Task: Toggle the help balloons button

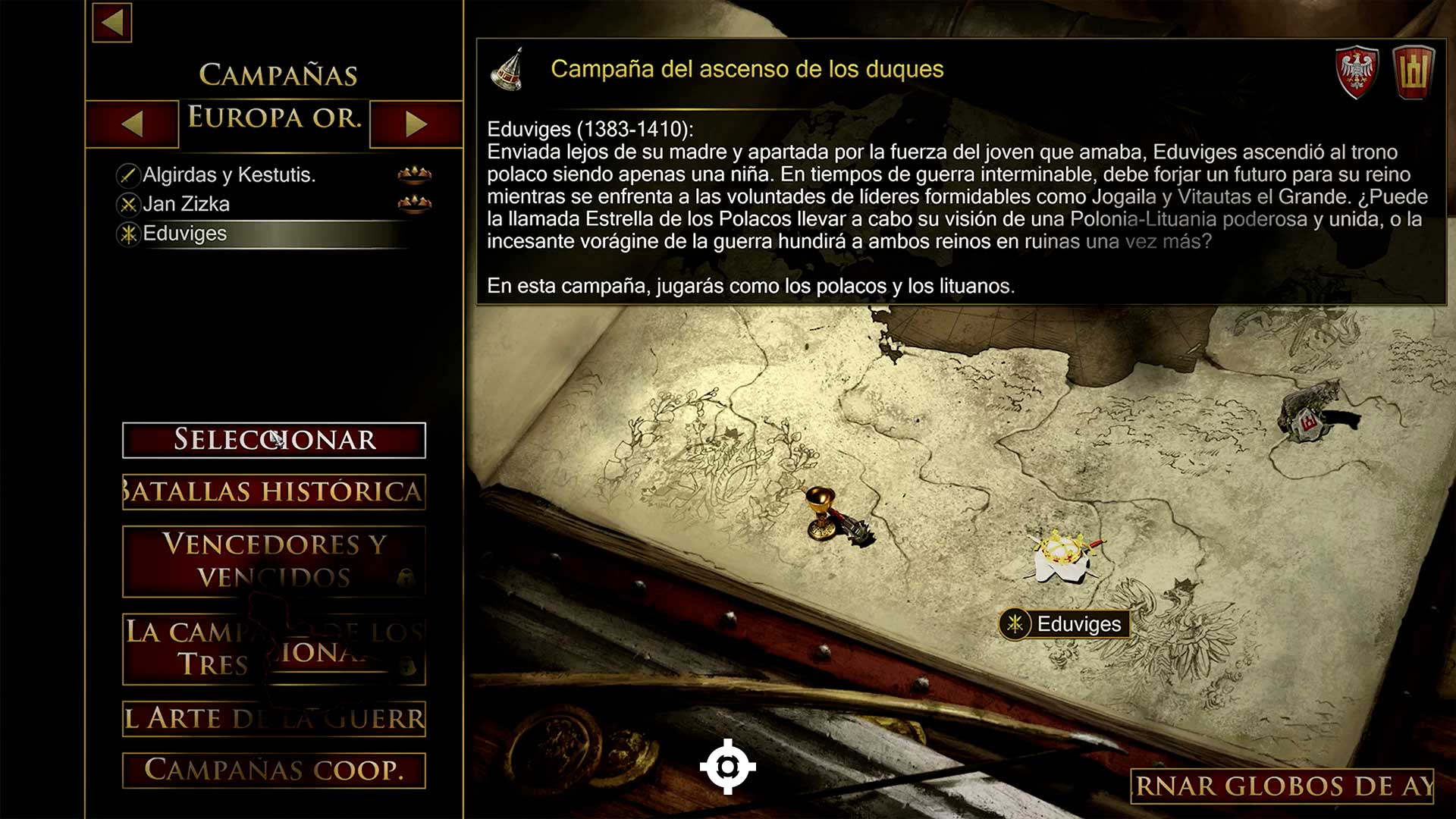Action: pyautogui.click(x=1283, y=786)
